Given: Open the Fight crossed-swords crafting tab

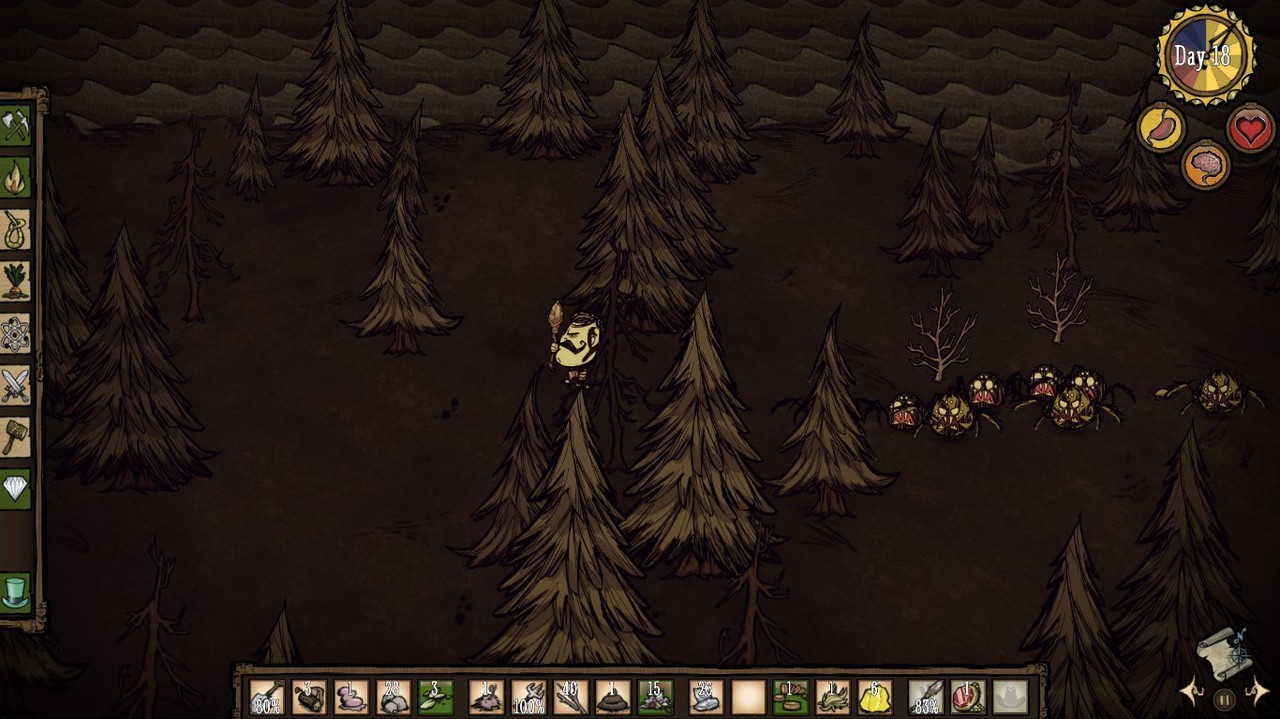Looking at the screenshot, I should tap(15, 386).
